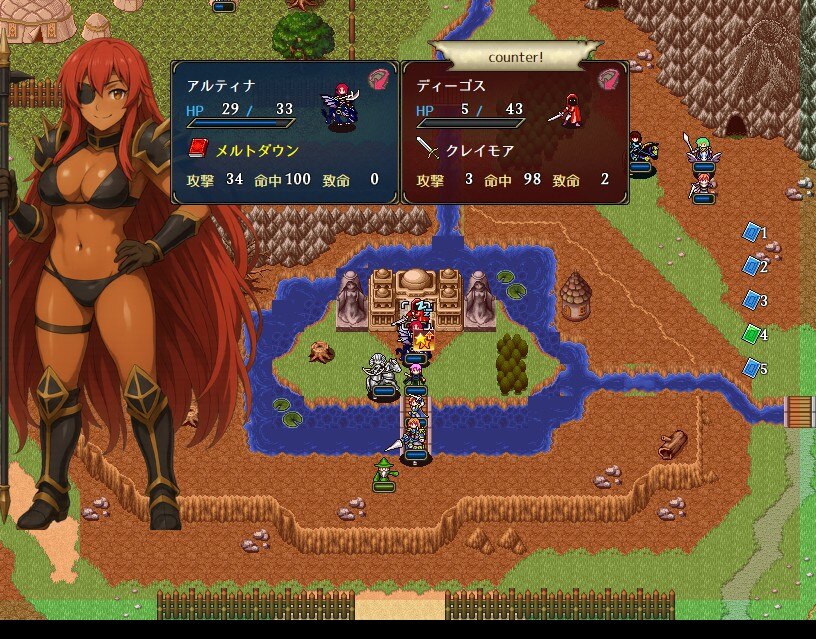816x639 pixels.
Task: Select the blue marker numbered 5
Action: pos(752,368)
